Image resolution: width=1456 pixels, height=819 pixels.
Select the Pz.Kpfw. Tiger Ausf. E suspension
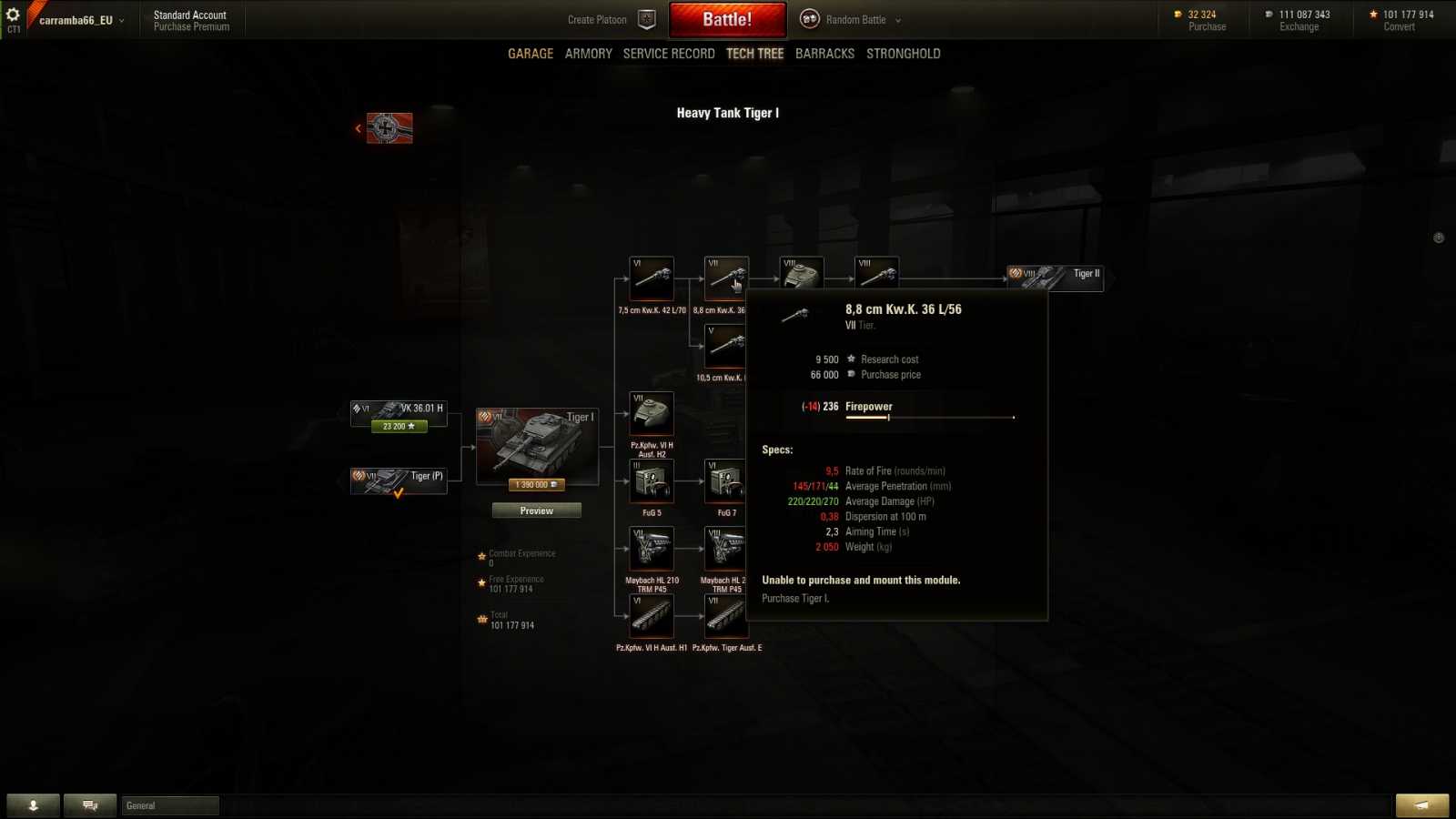(725, 617)
